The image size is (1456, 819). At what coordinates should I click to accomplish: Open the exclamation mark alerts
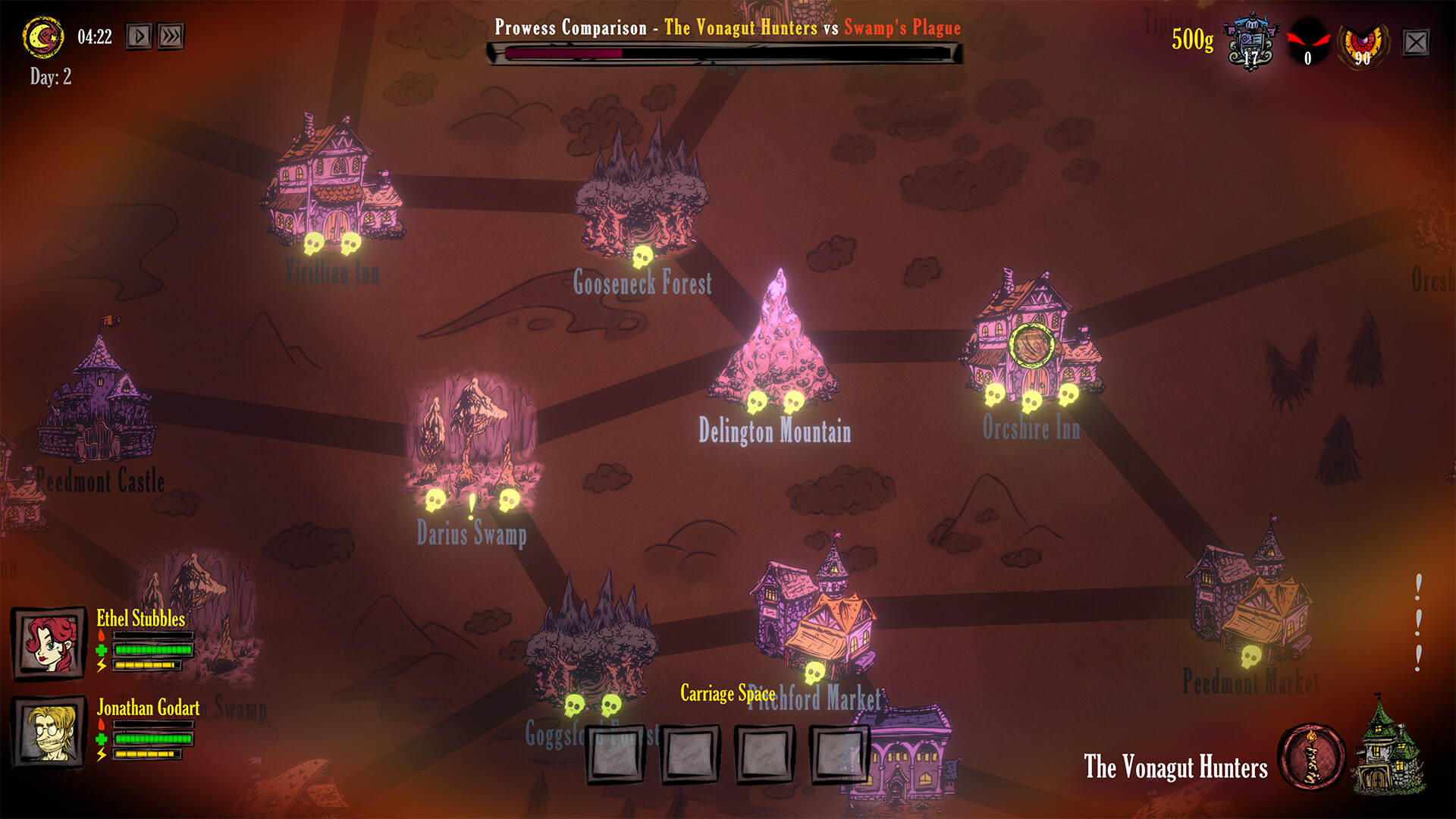pos(1418,622)
